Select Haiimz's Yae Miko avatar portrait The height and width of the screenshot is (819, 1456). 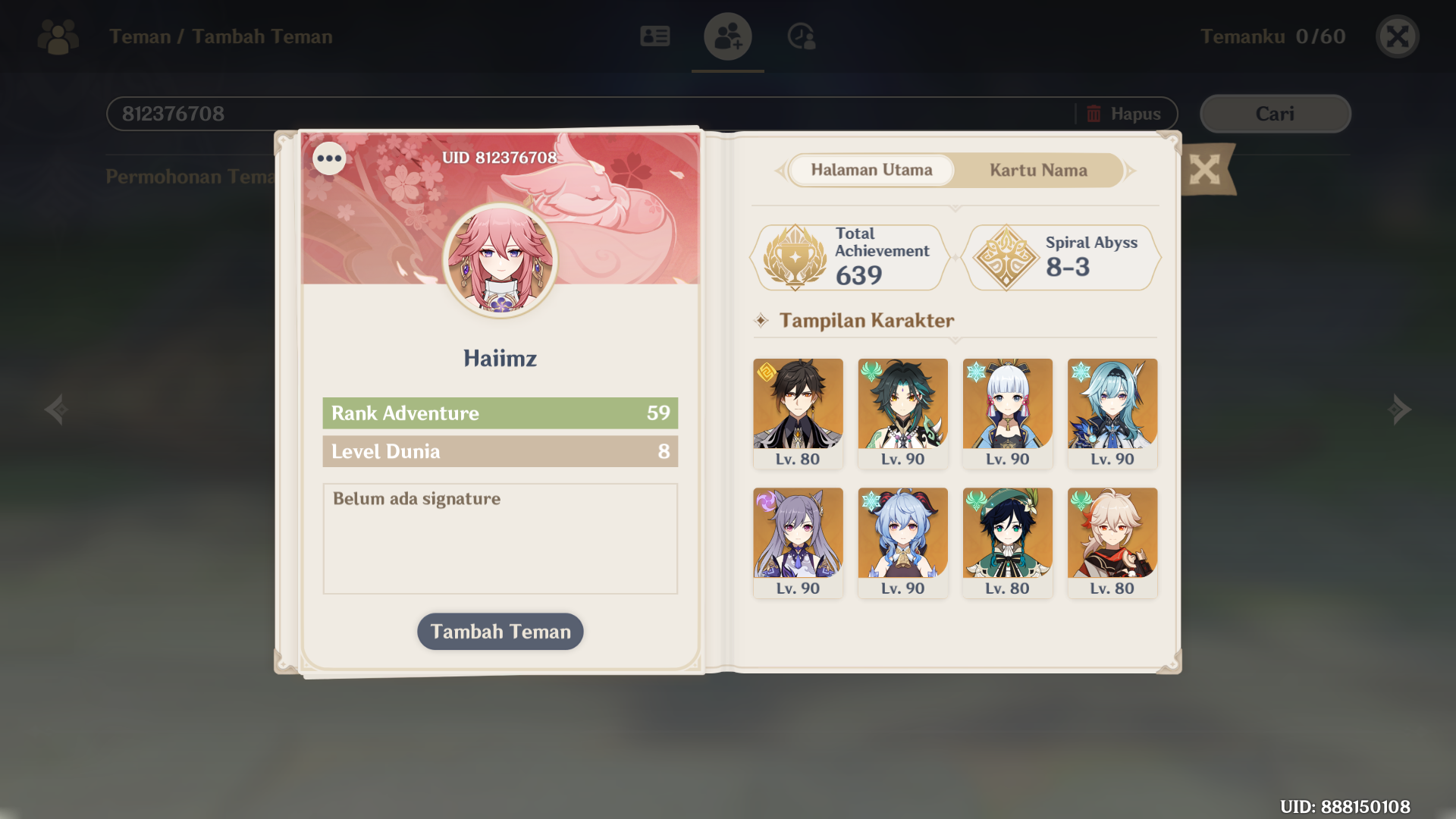tap(500, 260)
